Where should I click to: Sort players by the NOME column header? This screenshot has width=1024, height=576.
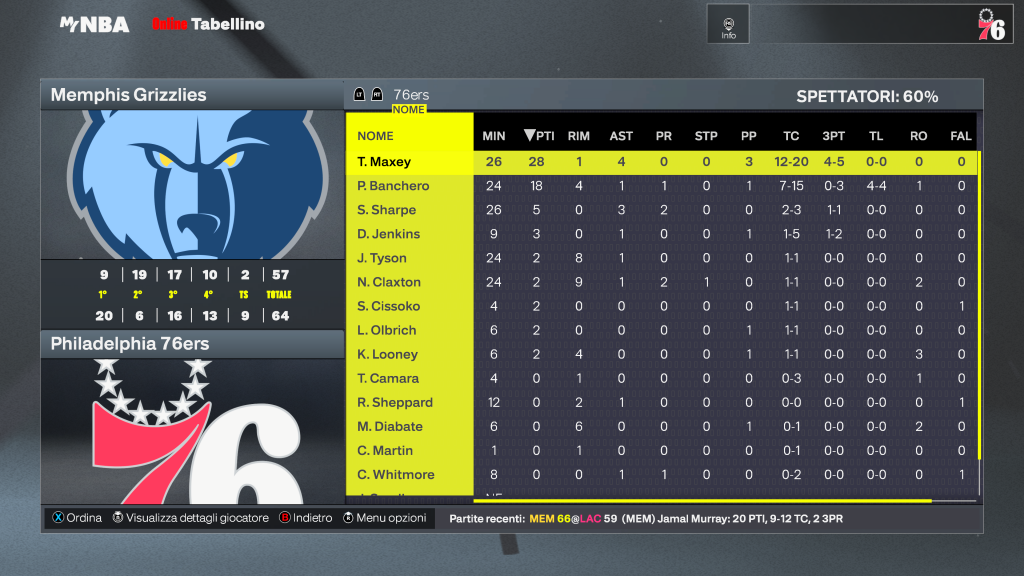click(375, 136)
